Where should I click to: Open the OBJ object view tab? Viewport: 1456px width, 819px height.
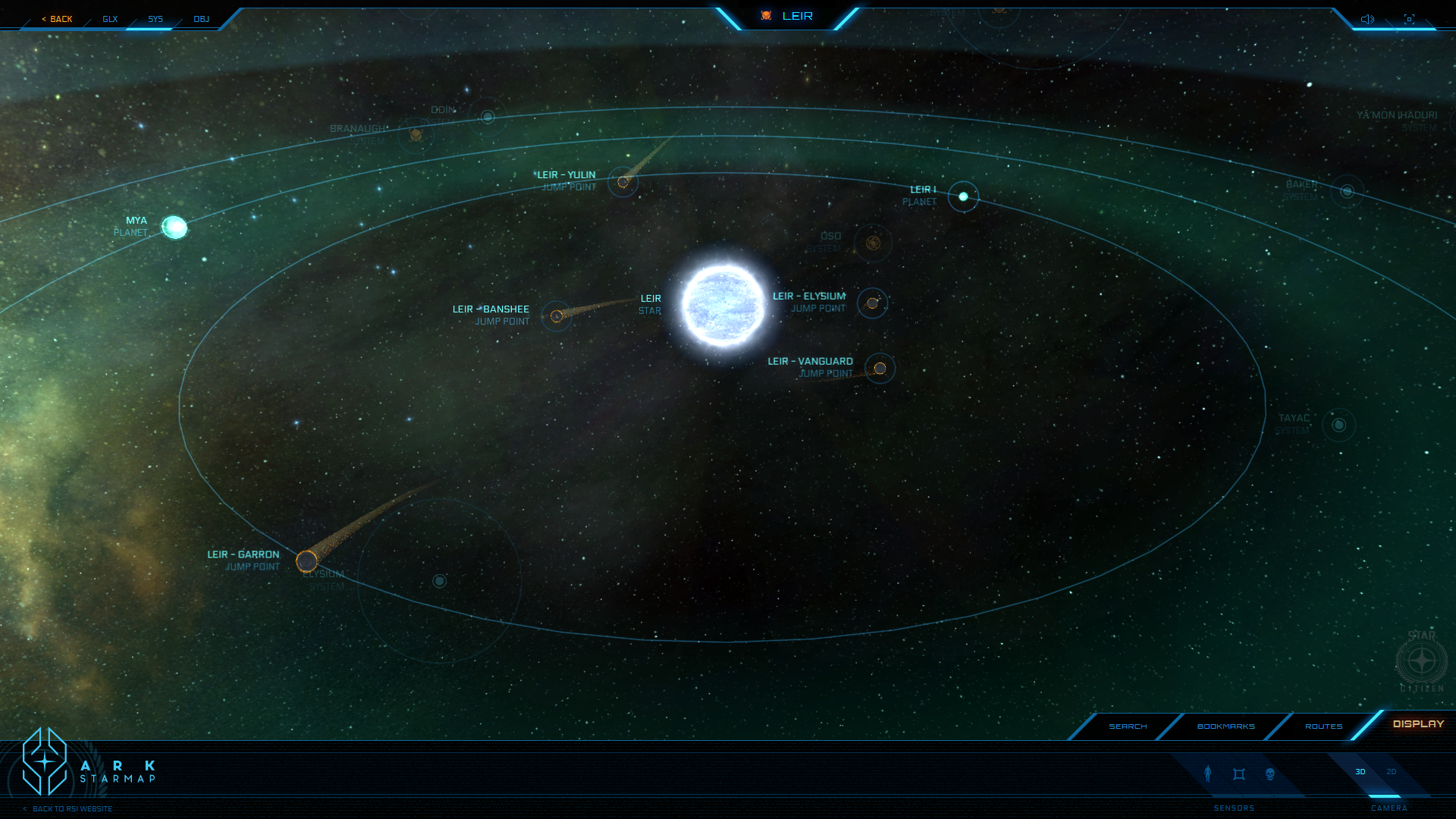[201, 19]
